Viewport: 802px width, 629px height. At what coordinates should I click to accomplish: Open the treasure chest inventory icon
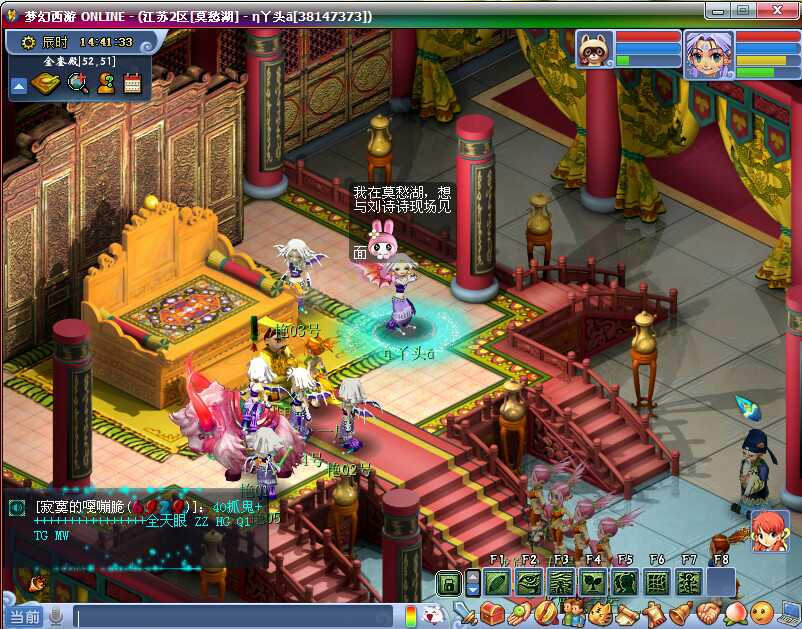pyautogui.click(x=491, y=612)
